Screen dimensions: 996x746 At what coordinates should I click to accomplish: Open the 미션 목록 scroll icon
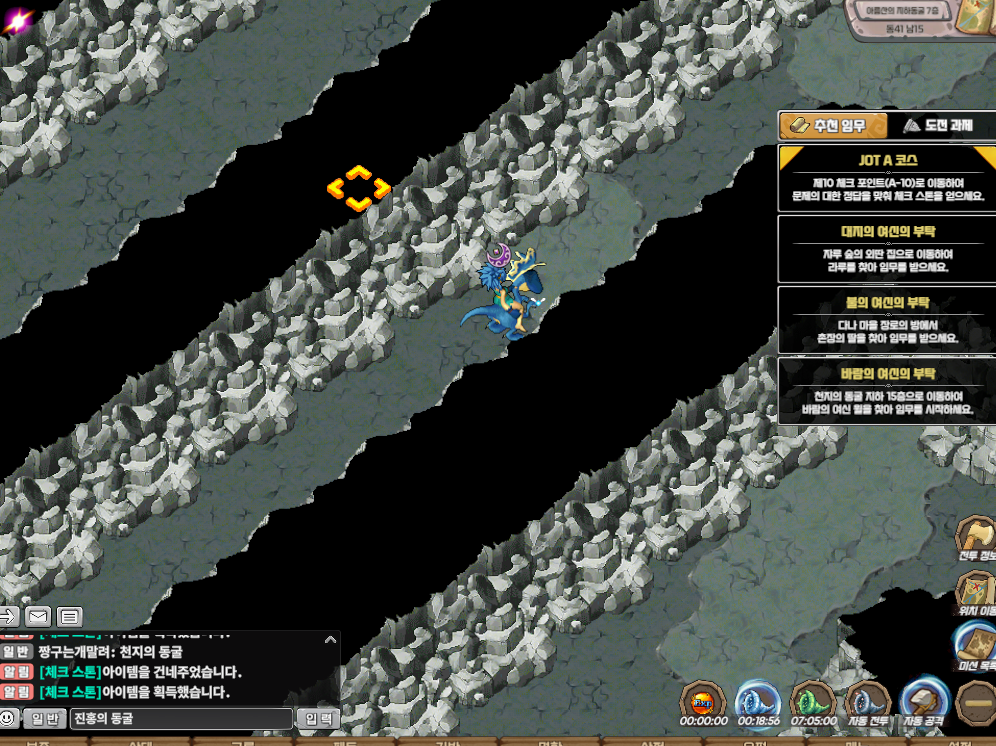coord(975,646)
